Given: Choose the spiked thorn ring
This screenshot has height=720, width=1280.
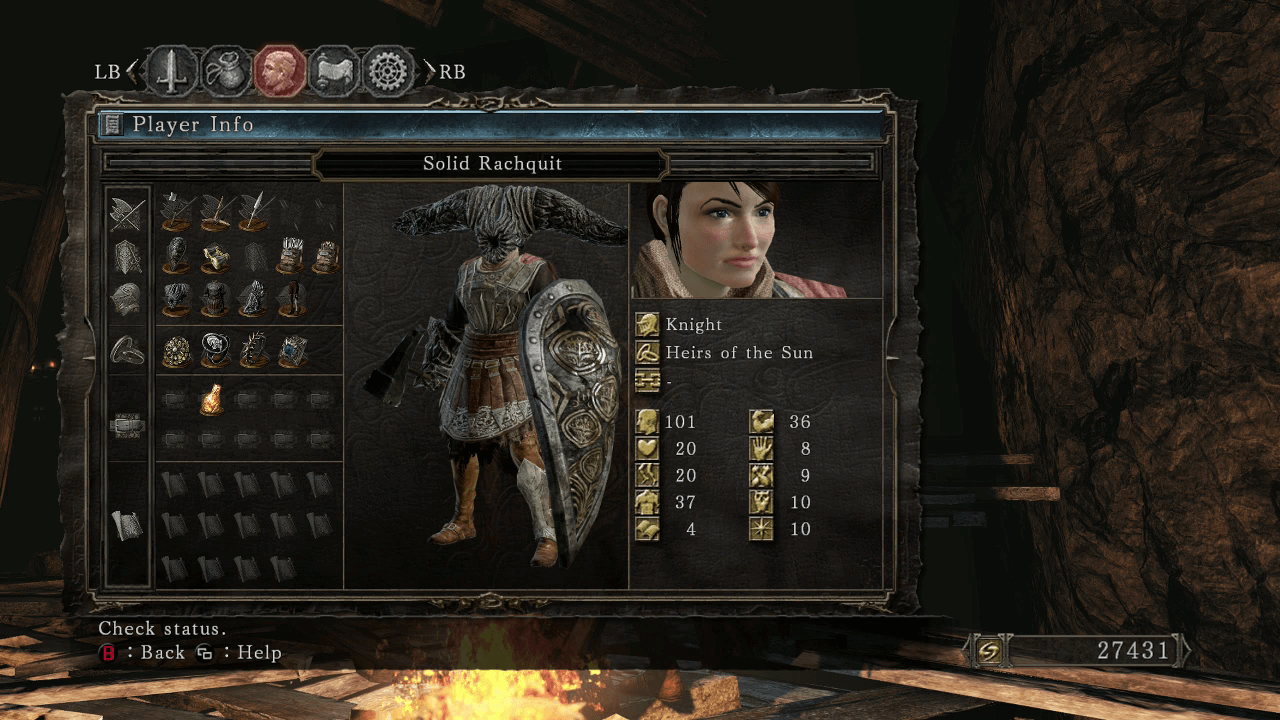Looking at the screenshot, I should coord(253,350).
